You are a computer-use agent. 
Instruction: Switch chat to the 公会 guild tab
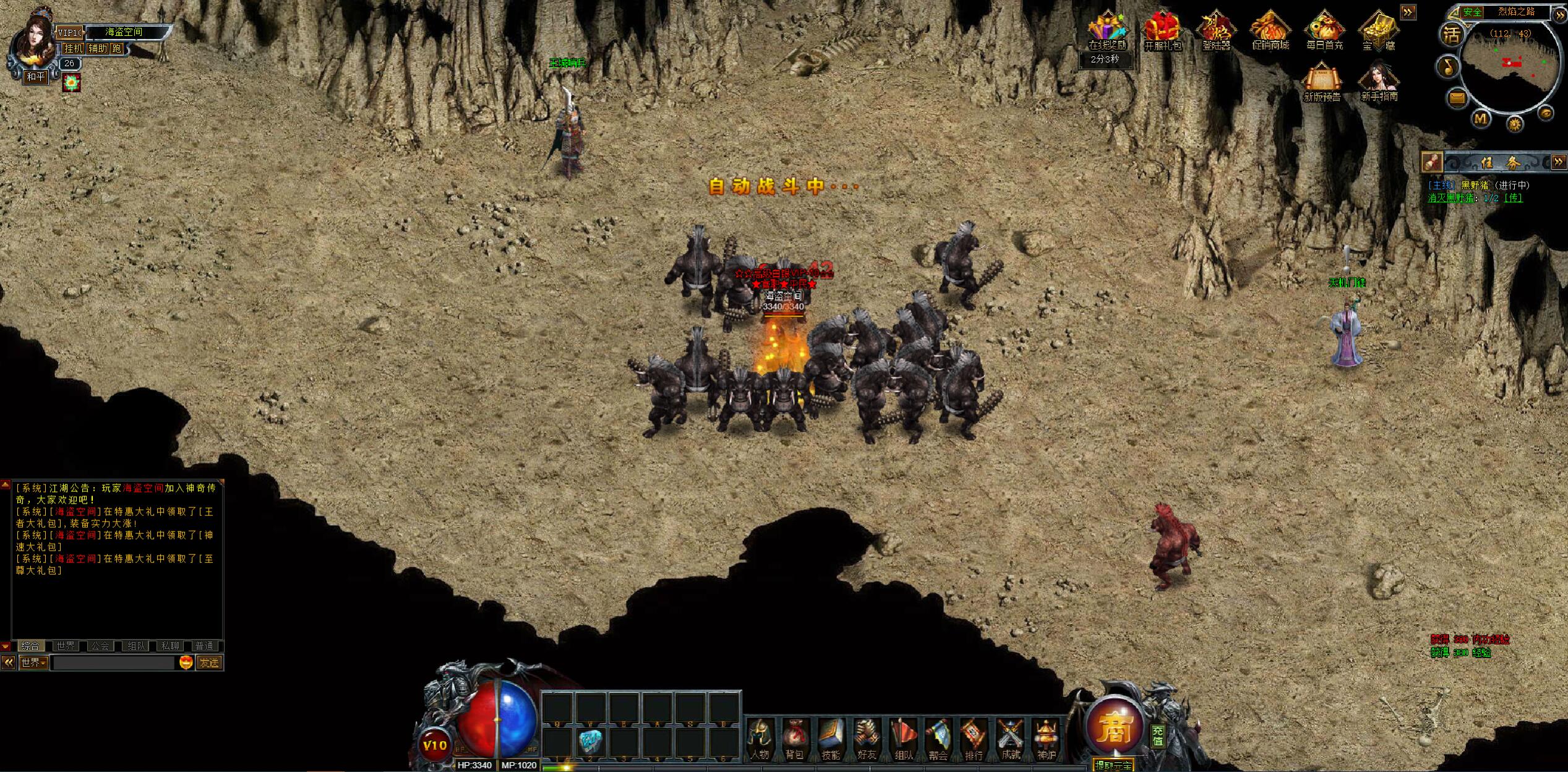coord(100,646)
